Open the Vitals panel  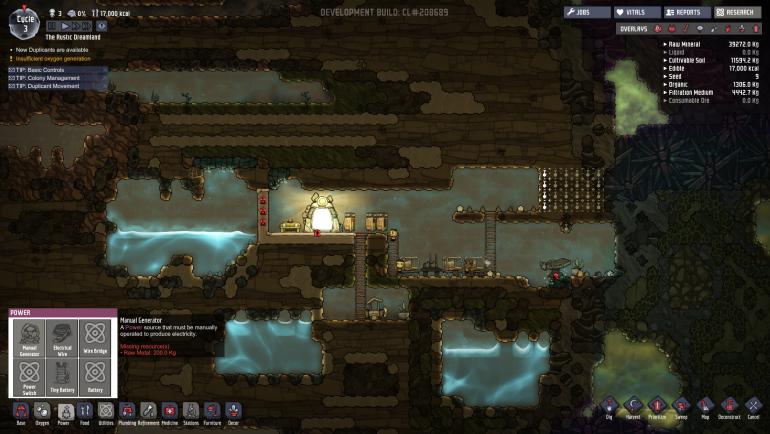pos(637,13)
